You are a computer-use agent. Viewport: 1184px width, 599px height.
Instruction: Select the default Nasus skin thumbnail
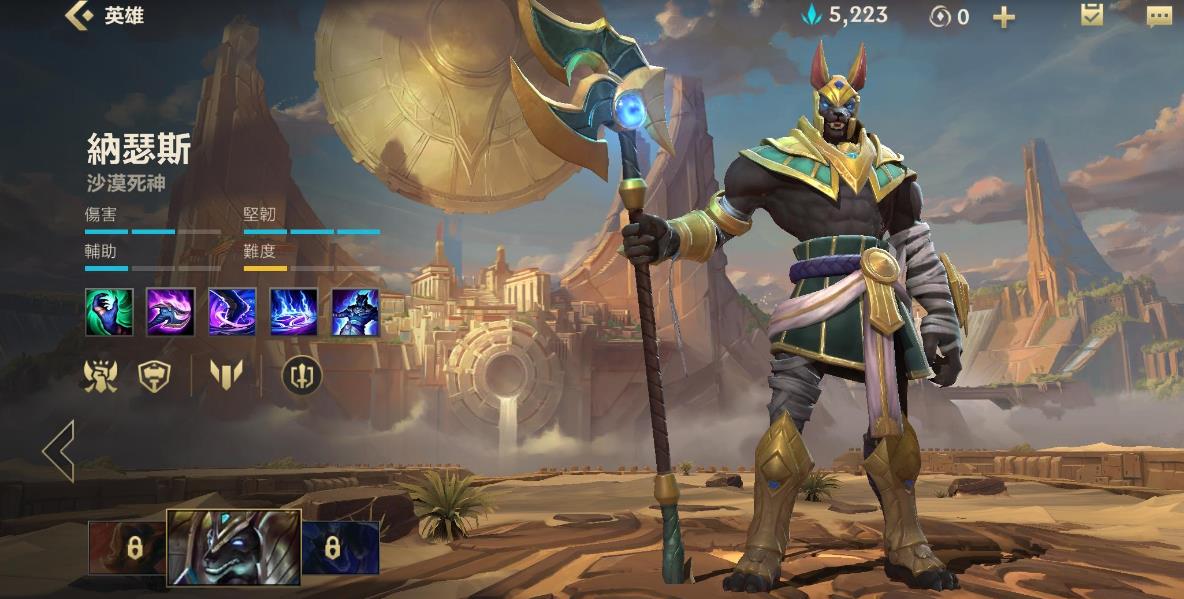click(x=233, y=547)
